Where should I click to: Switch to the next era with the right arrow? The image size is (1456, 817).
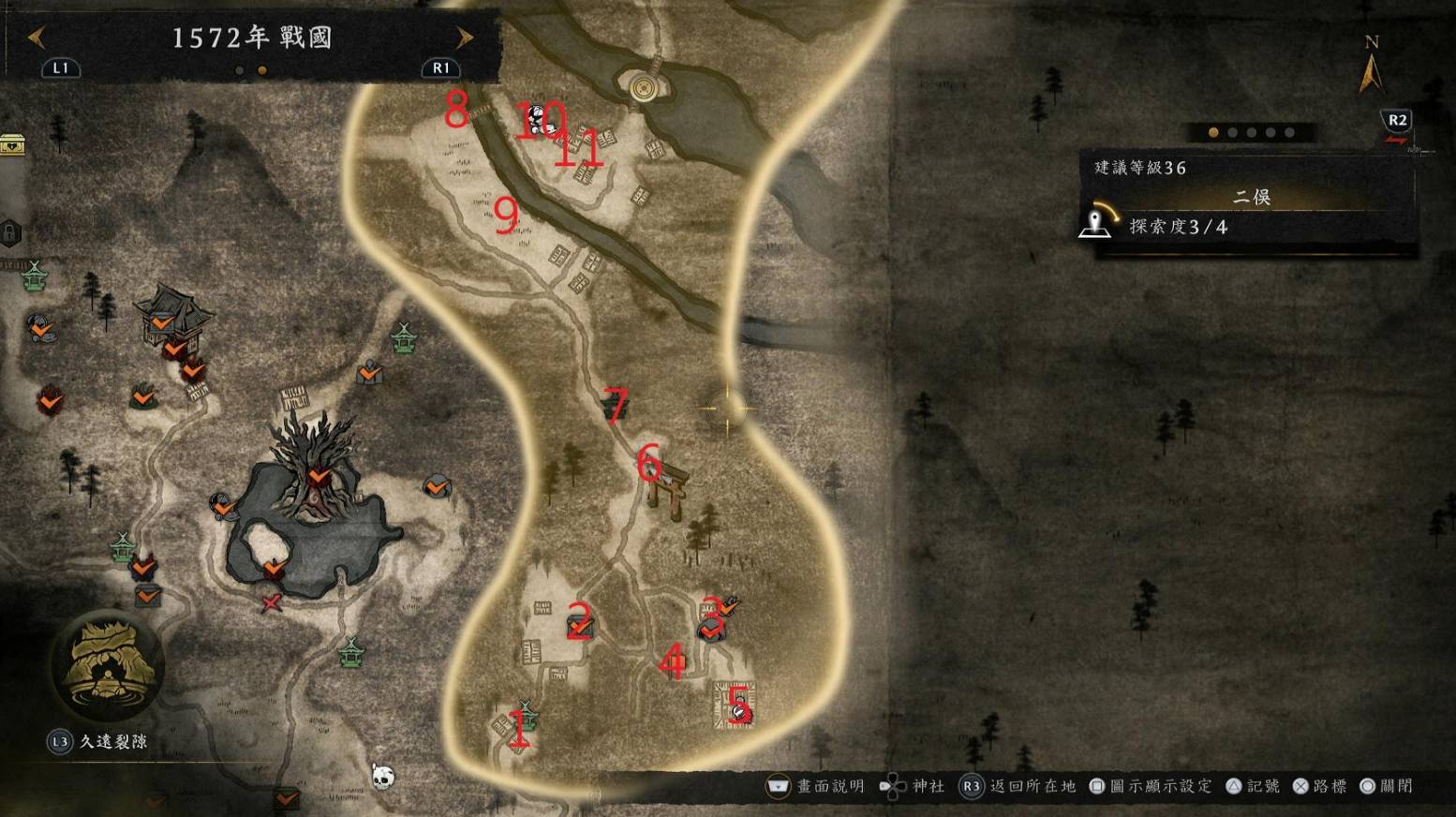465,37
